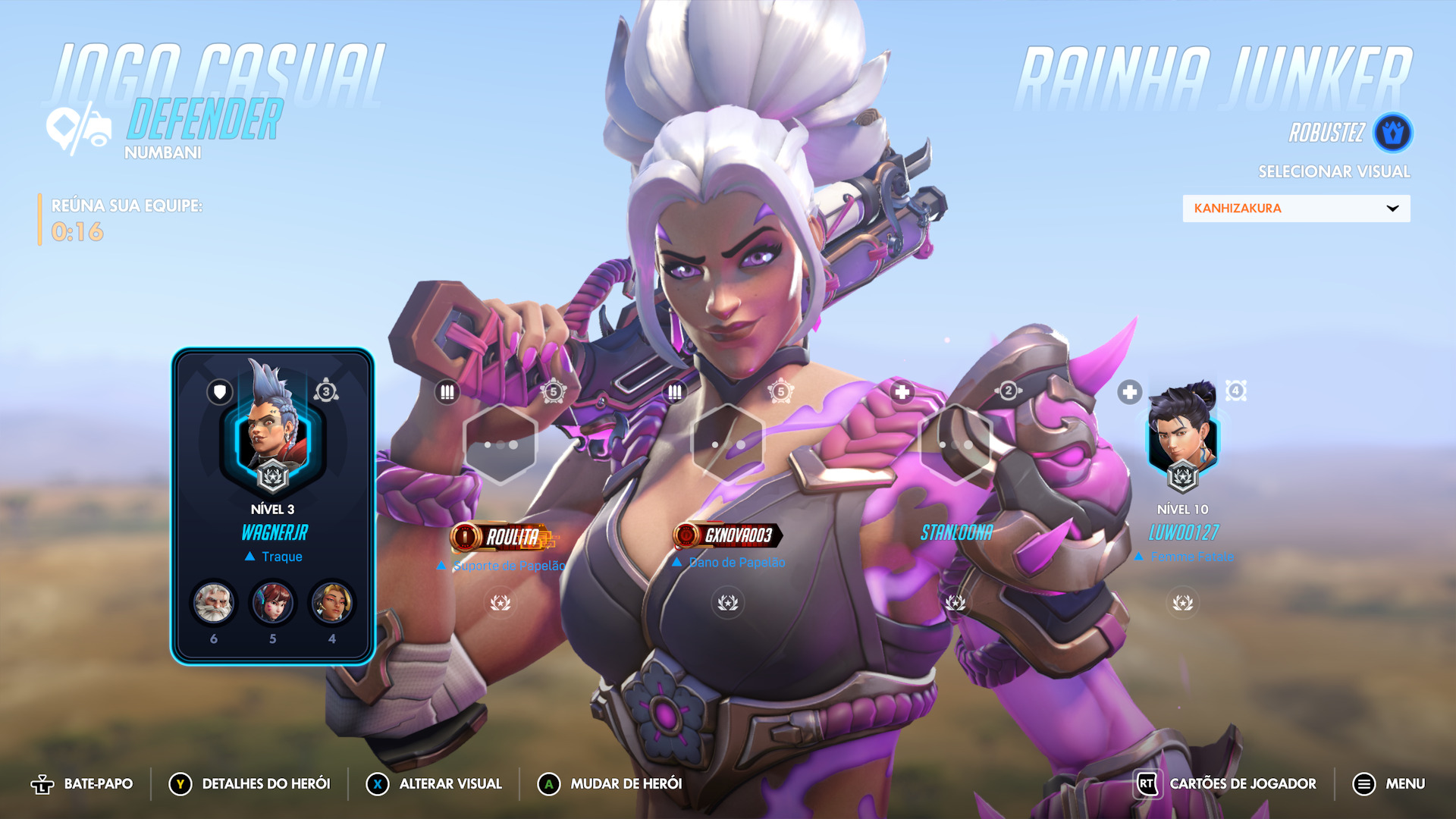Open the Bate-Papo chat
The height and width of the screenshot is (819, 1456).
click(x=82, y=784)
